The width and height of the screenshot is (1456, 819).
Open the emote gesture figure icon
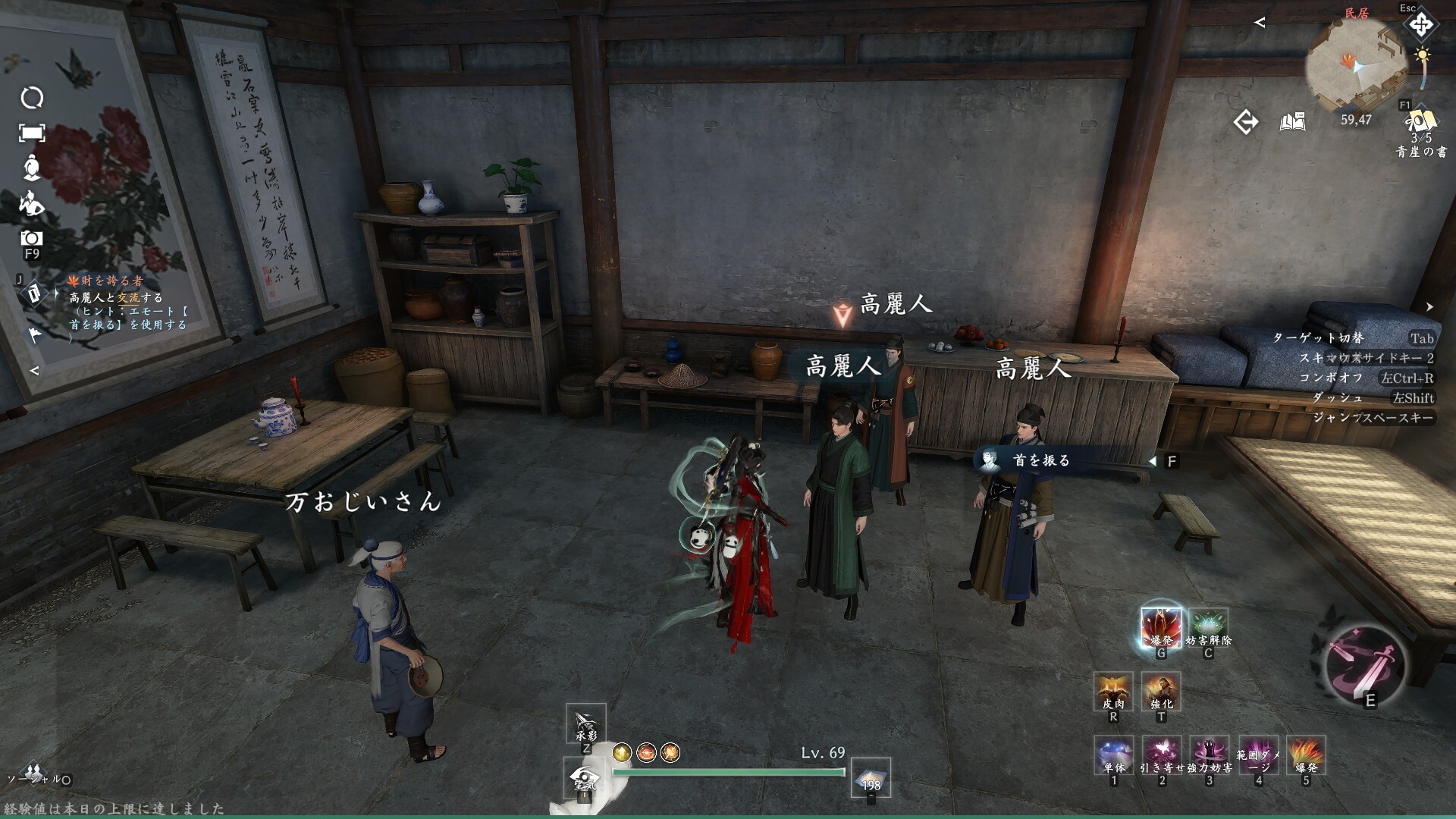(32, 203)
